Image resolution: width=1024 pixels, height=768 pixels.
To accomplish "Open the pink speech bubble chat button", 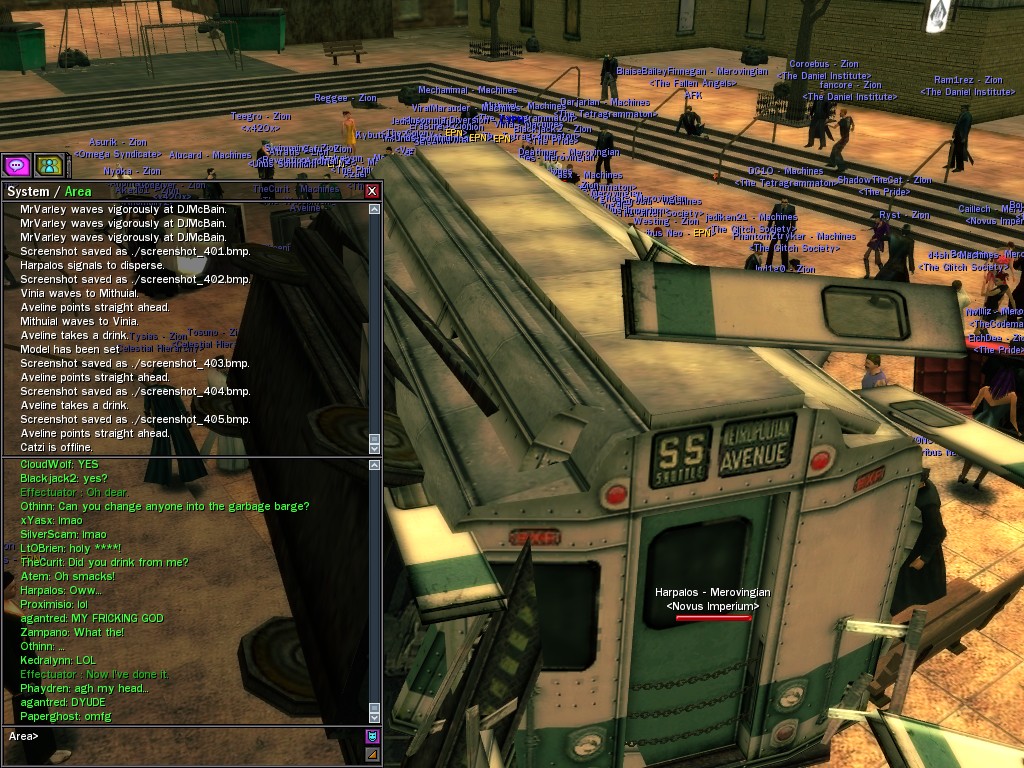I will coord(16,165).
